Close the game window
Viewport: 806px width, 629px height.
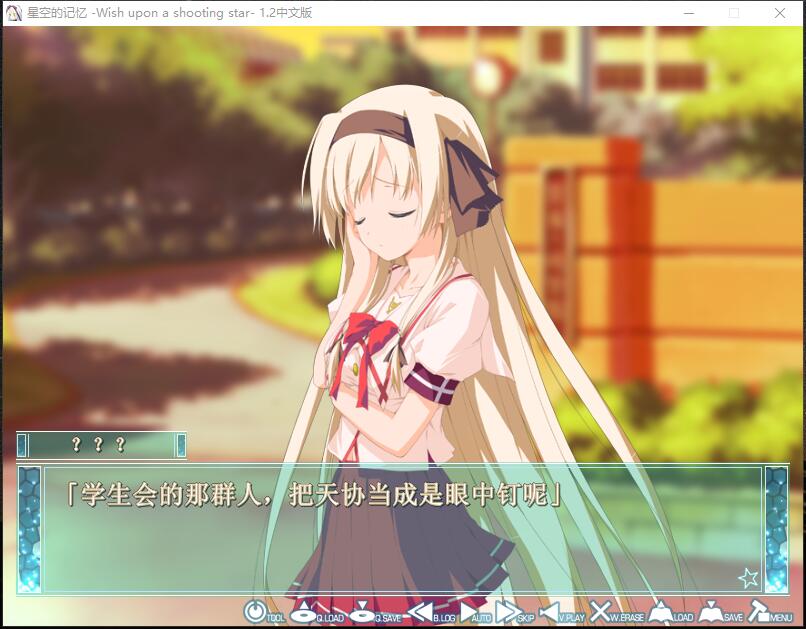780,13
